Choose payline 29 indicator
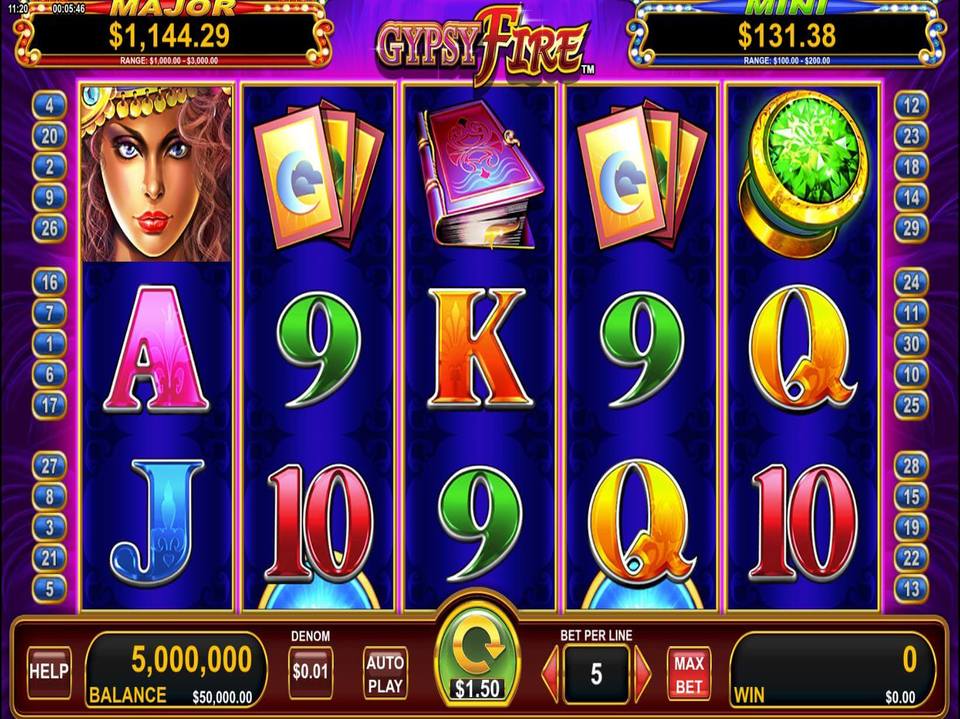 click(x=911, y=228)
